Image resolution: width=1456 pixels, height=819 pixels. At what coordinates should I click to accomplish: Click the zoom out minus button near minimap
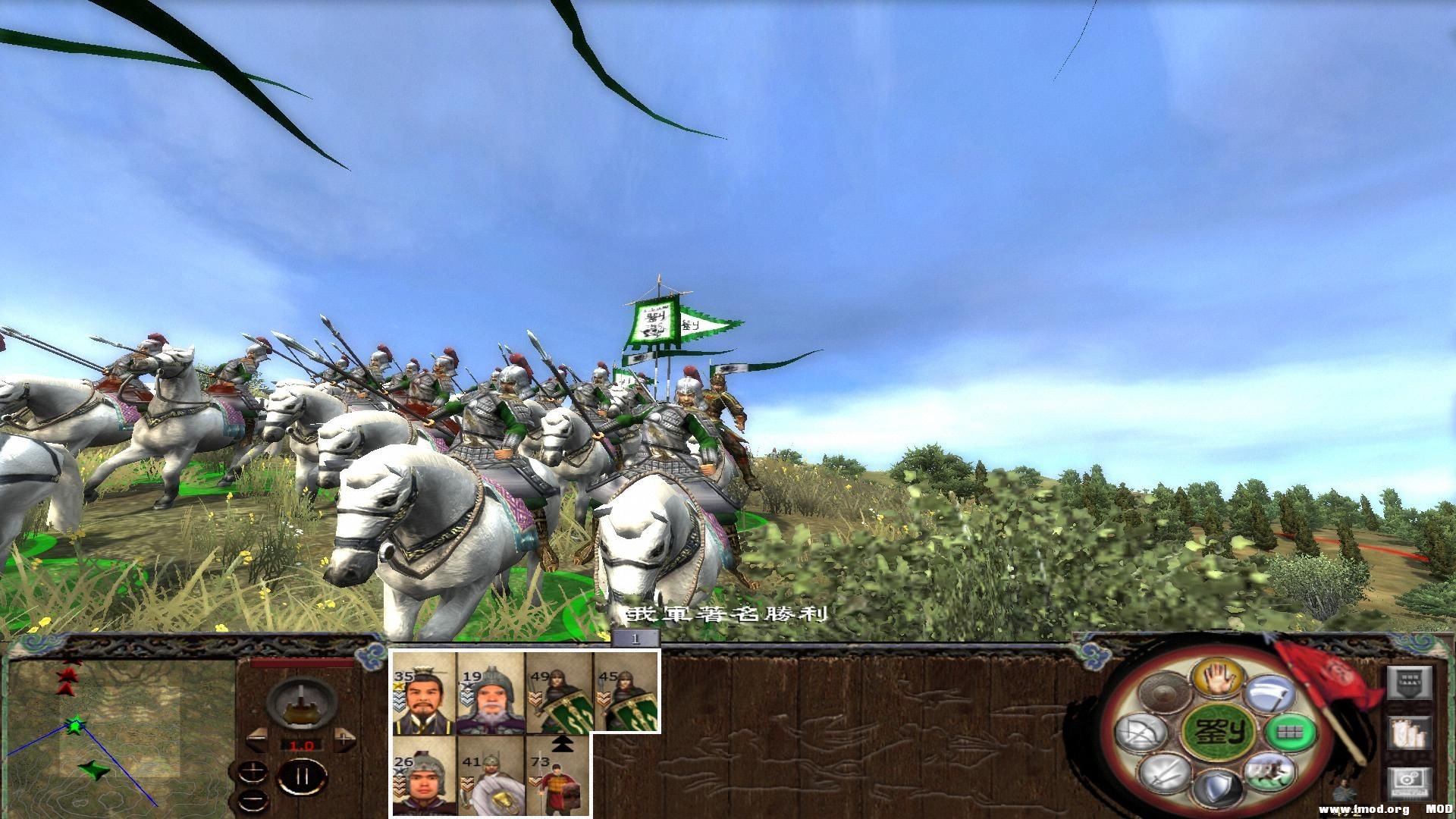point(253,800)
